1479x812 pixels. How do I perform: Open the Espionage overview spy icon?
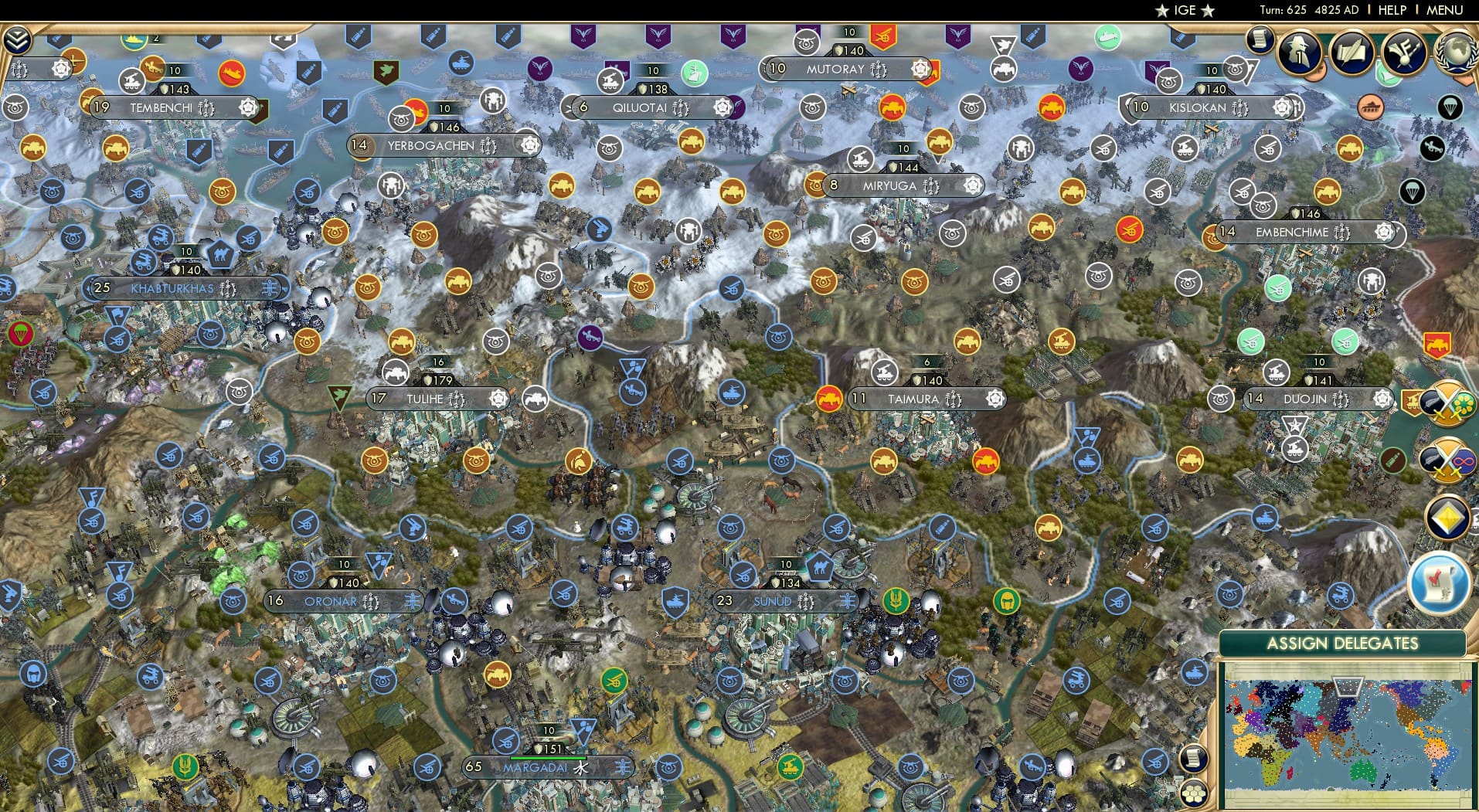tap(1299, 54)
